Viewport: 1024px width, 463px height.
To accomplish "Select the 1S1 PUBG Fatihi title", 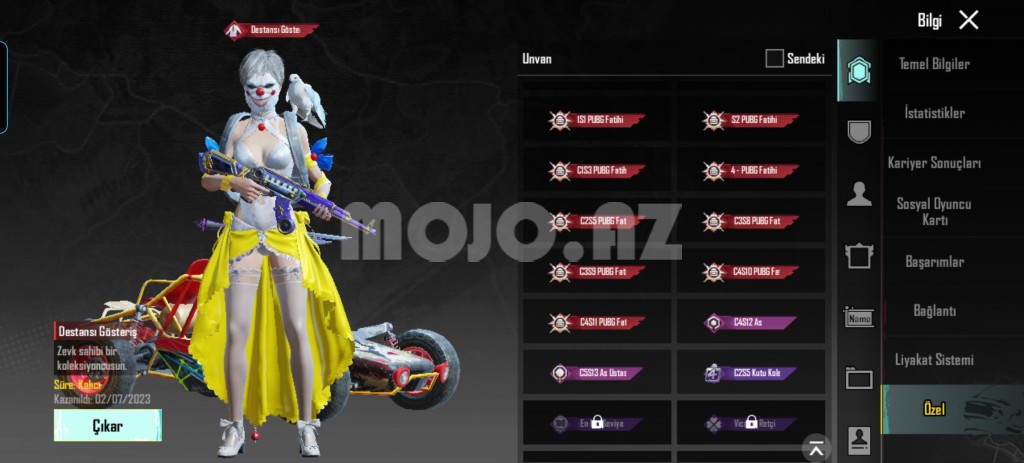I will (597, 121).
